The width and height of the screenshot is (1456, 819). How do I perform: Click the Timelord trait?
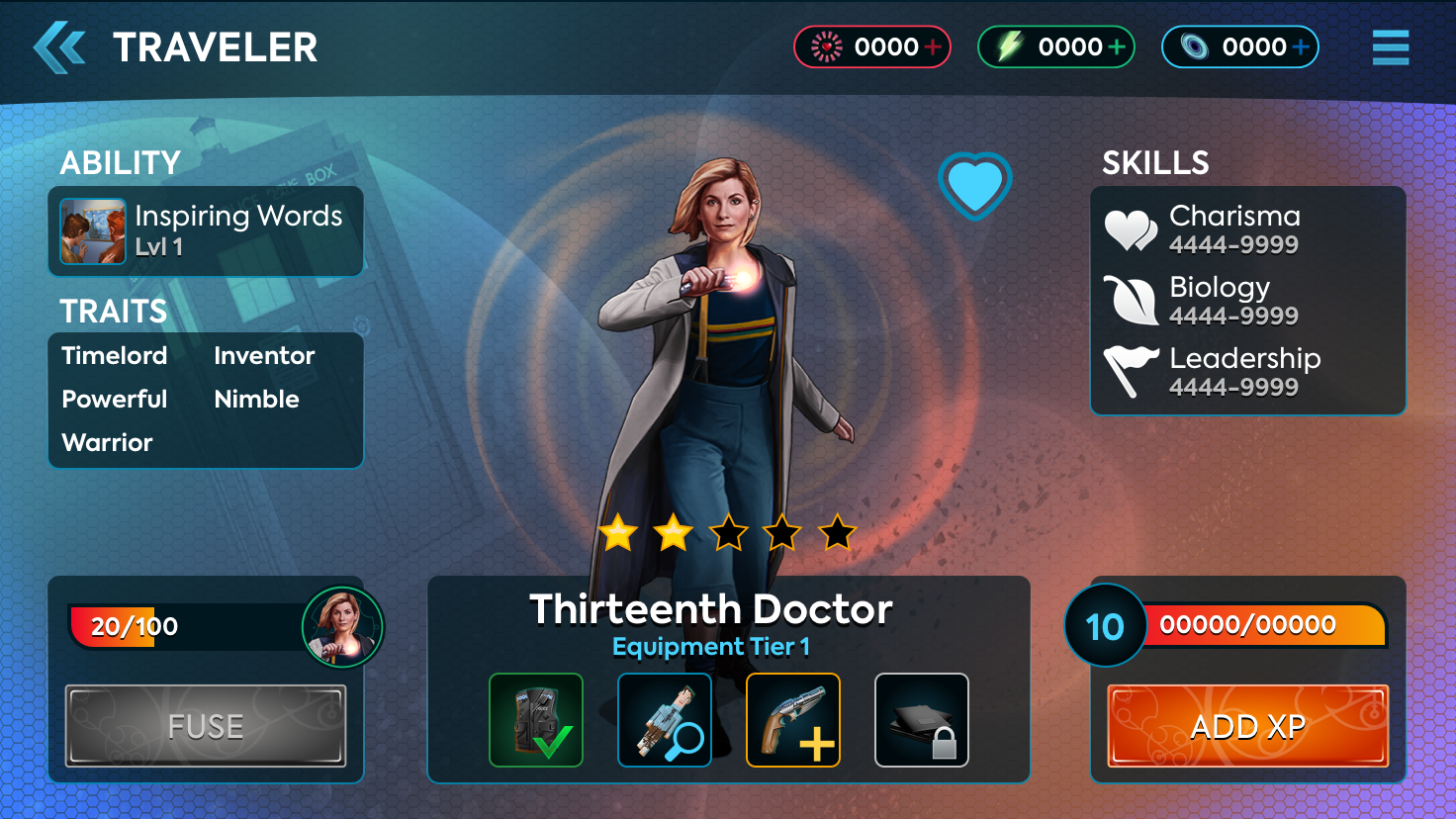pos(115,356)
